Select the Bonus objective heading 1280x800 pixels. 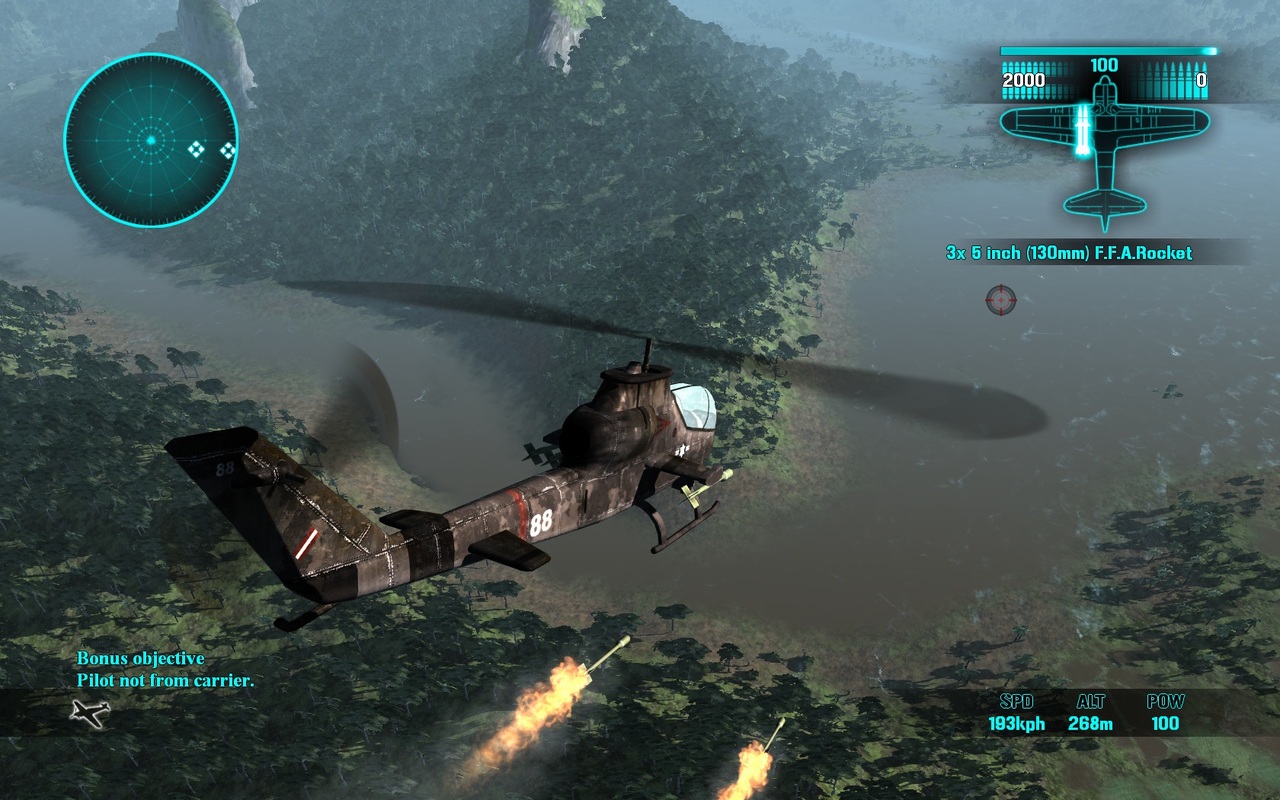pos(140,659)
